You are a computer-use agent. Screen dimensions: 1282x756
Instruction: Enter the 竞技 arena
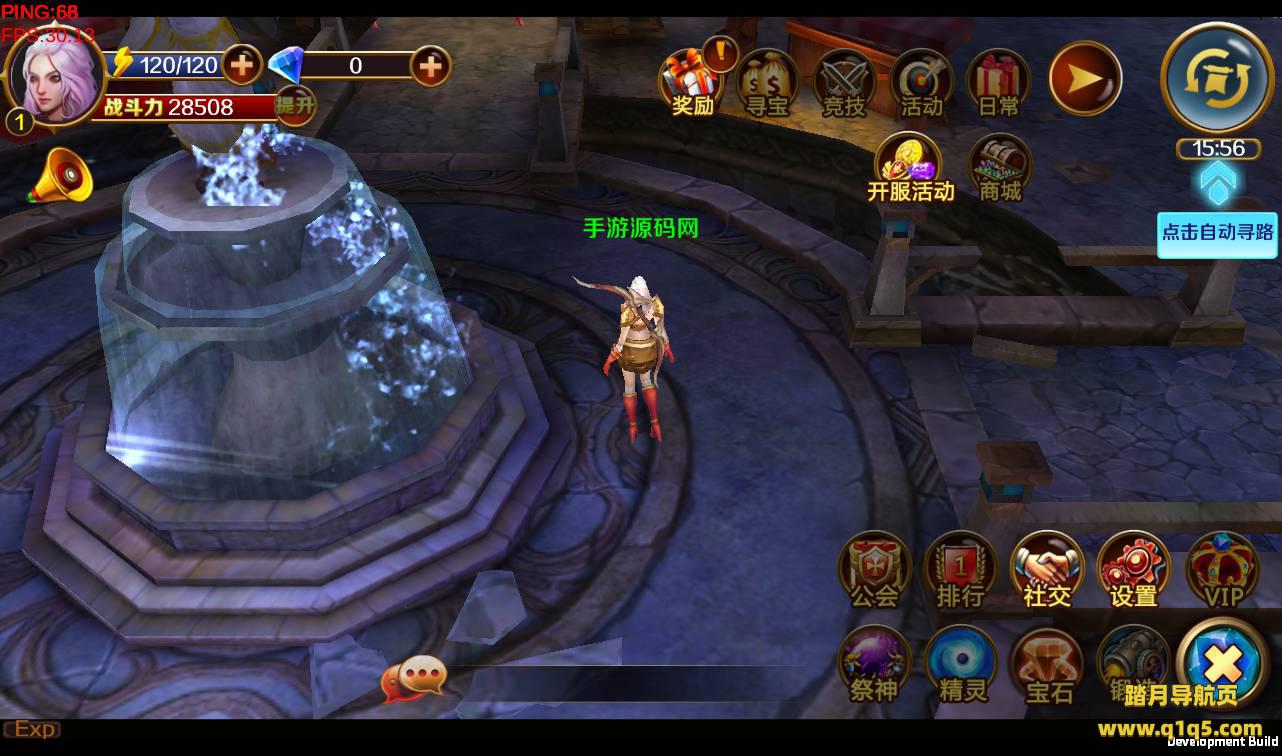point(844,82)
